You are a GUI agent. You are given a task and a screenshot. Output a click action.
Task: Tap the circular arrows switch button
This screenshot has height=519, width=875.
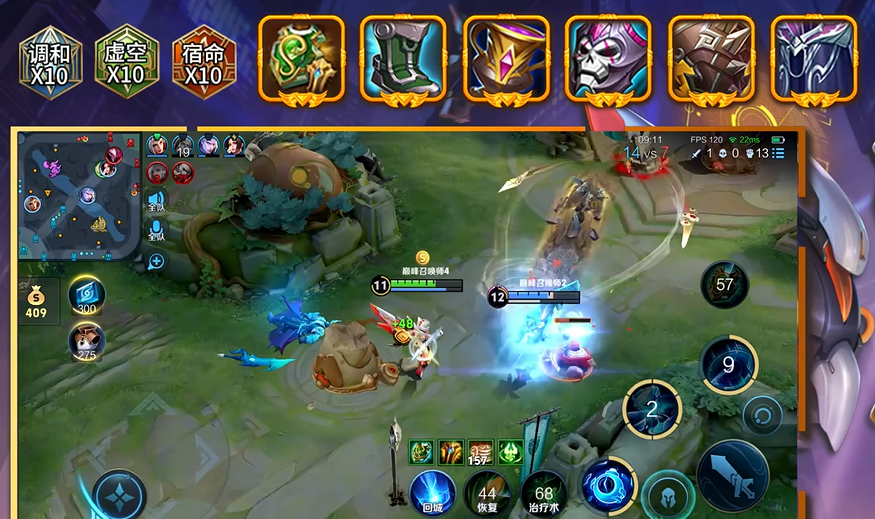763,415
